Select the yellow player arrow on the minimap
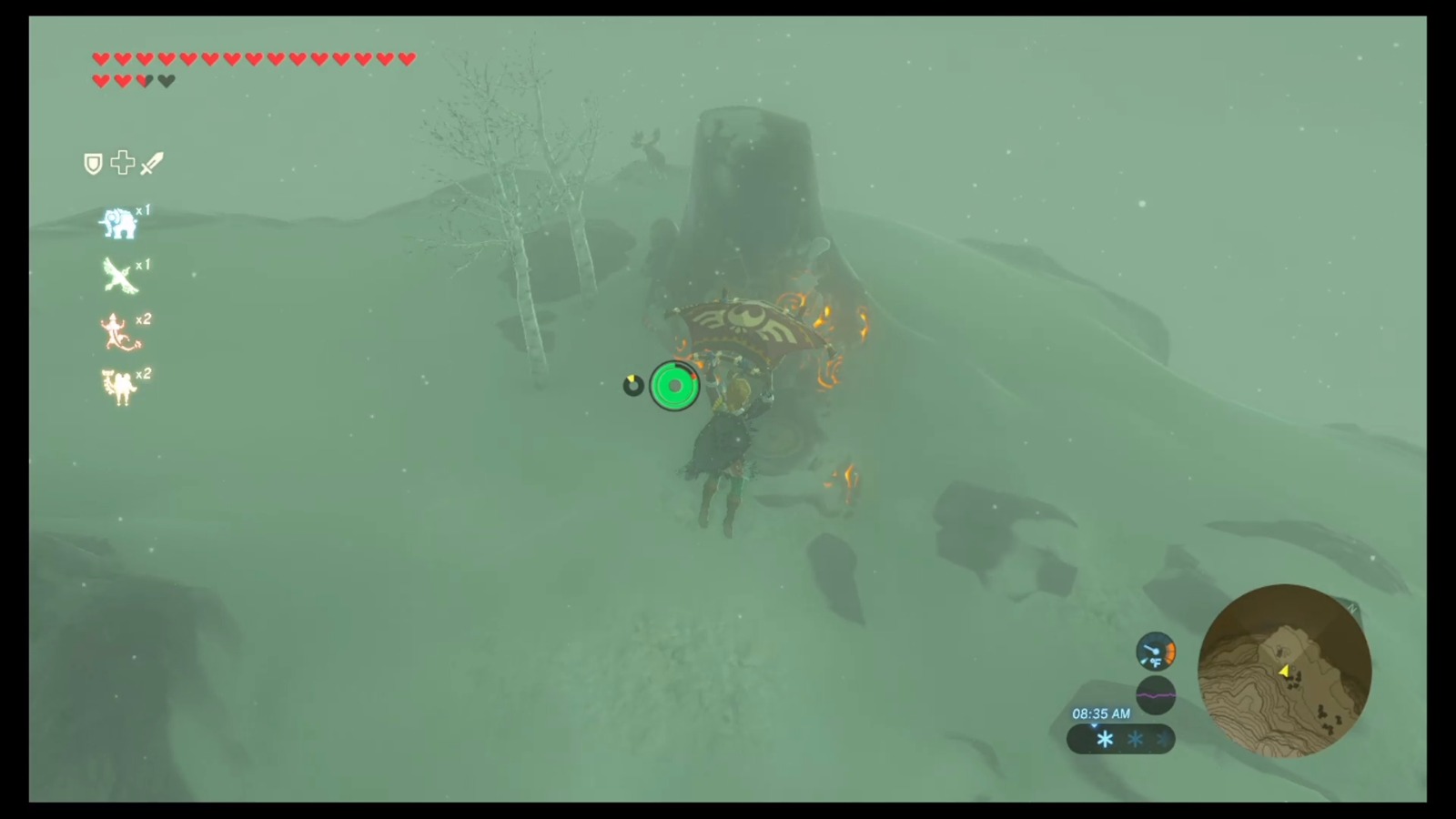This screenshot has height=819, width=1456. (x=1287, y=673)
